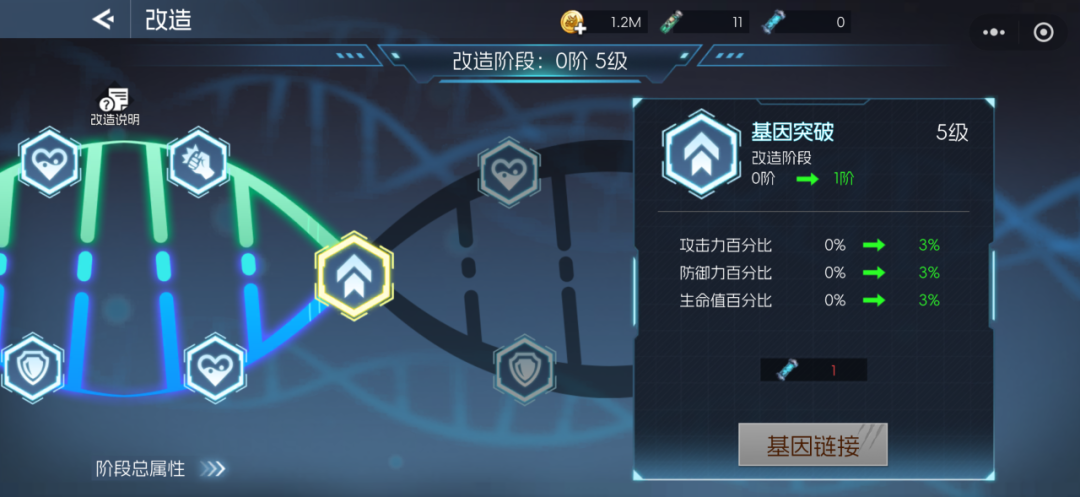This screenshot has width=1080, height=497.
Task: Add more gold via the coin plus icon
Action: click(x=573, y=21)
